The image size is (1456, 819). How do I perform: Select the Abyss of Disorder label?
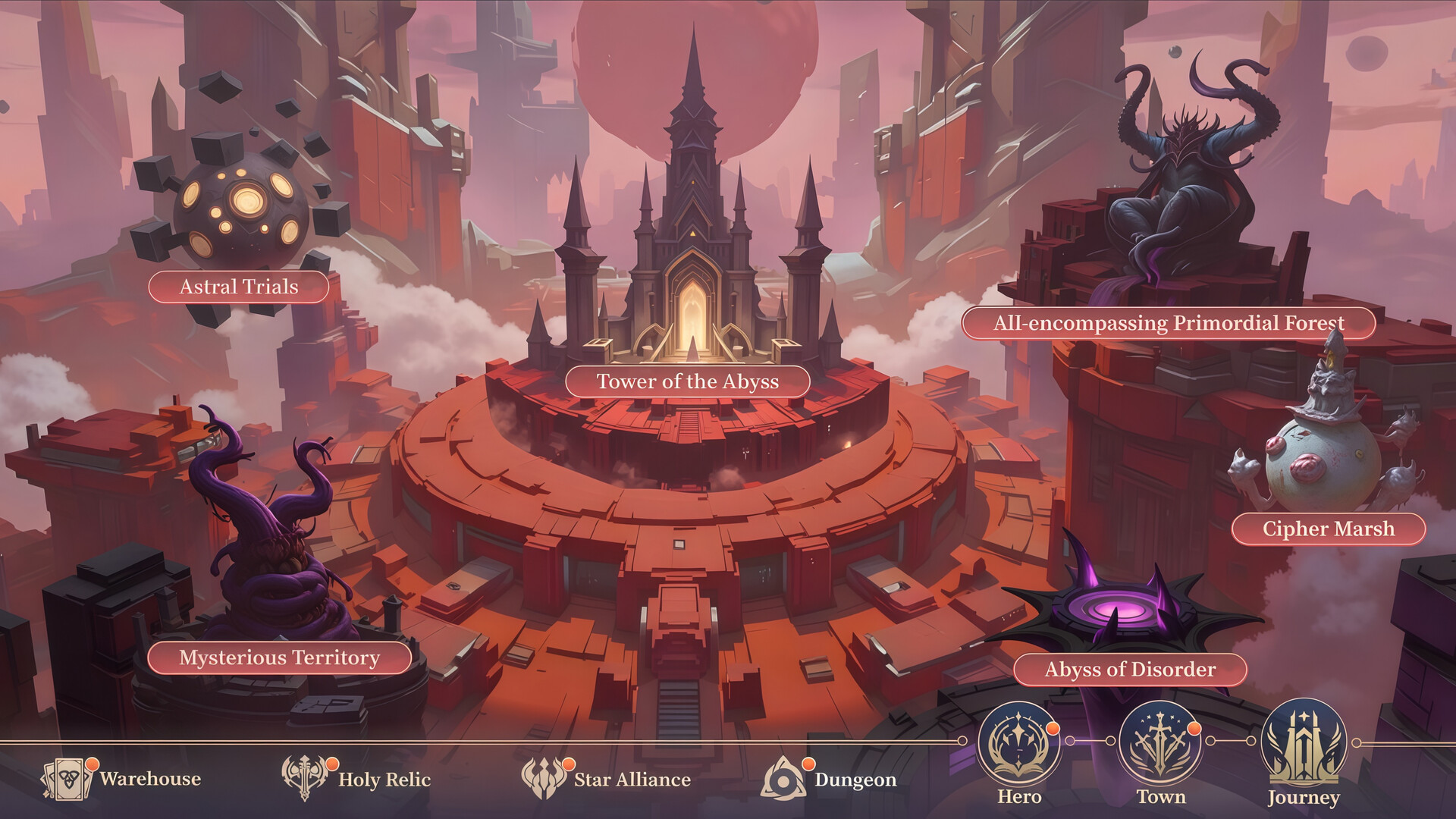click(x=1131, y=670)
